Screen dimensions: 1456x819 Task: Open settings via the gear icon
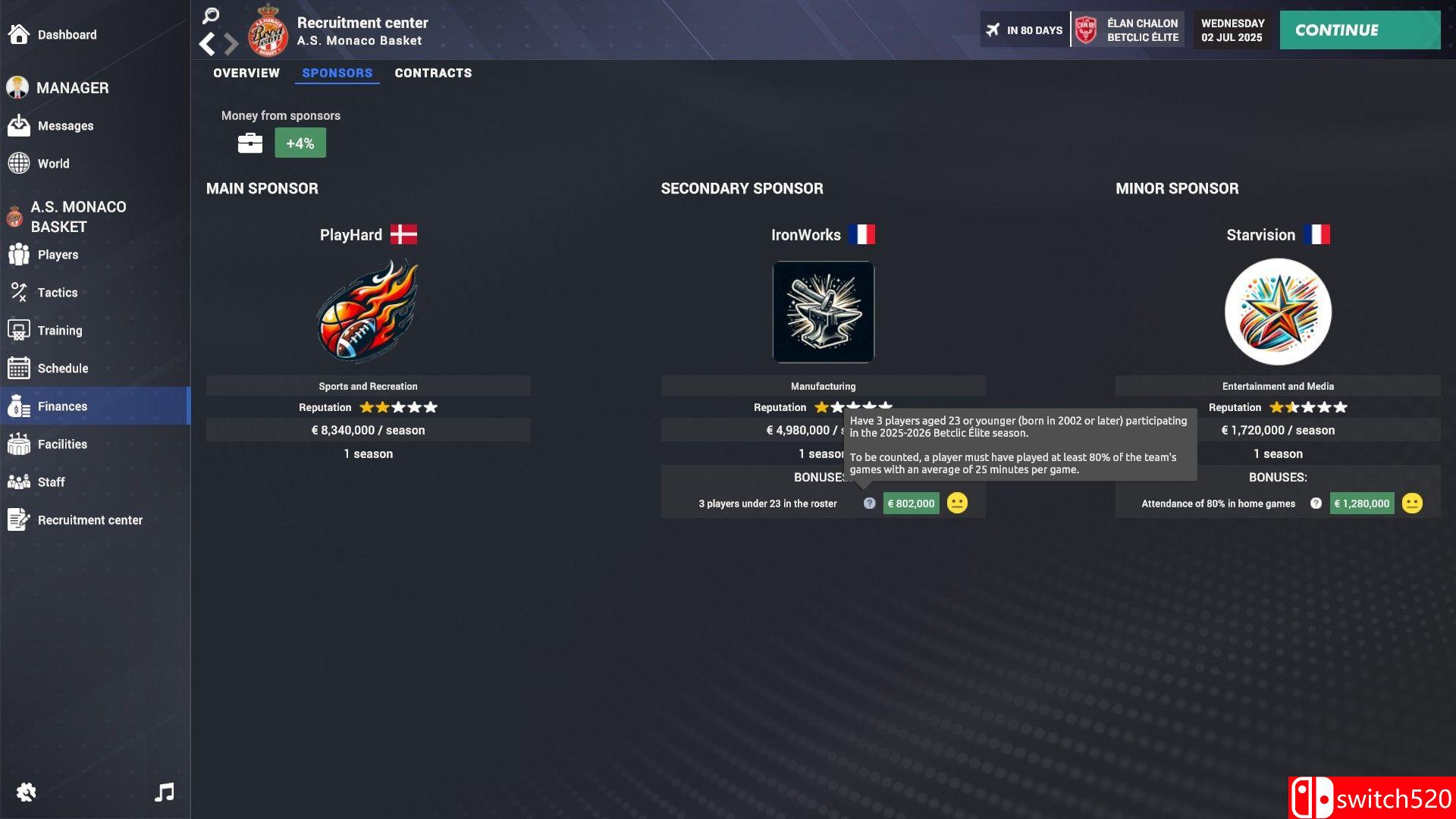click(26, 792)
